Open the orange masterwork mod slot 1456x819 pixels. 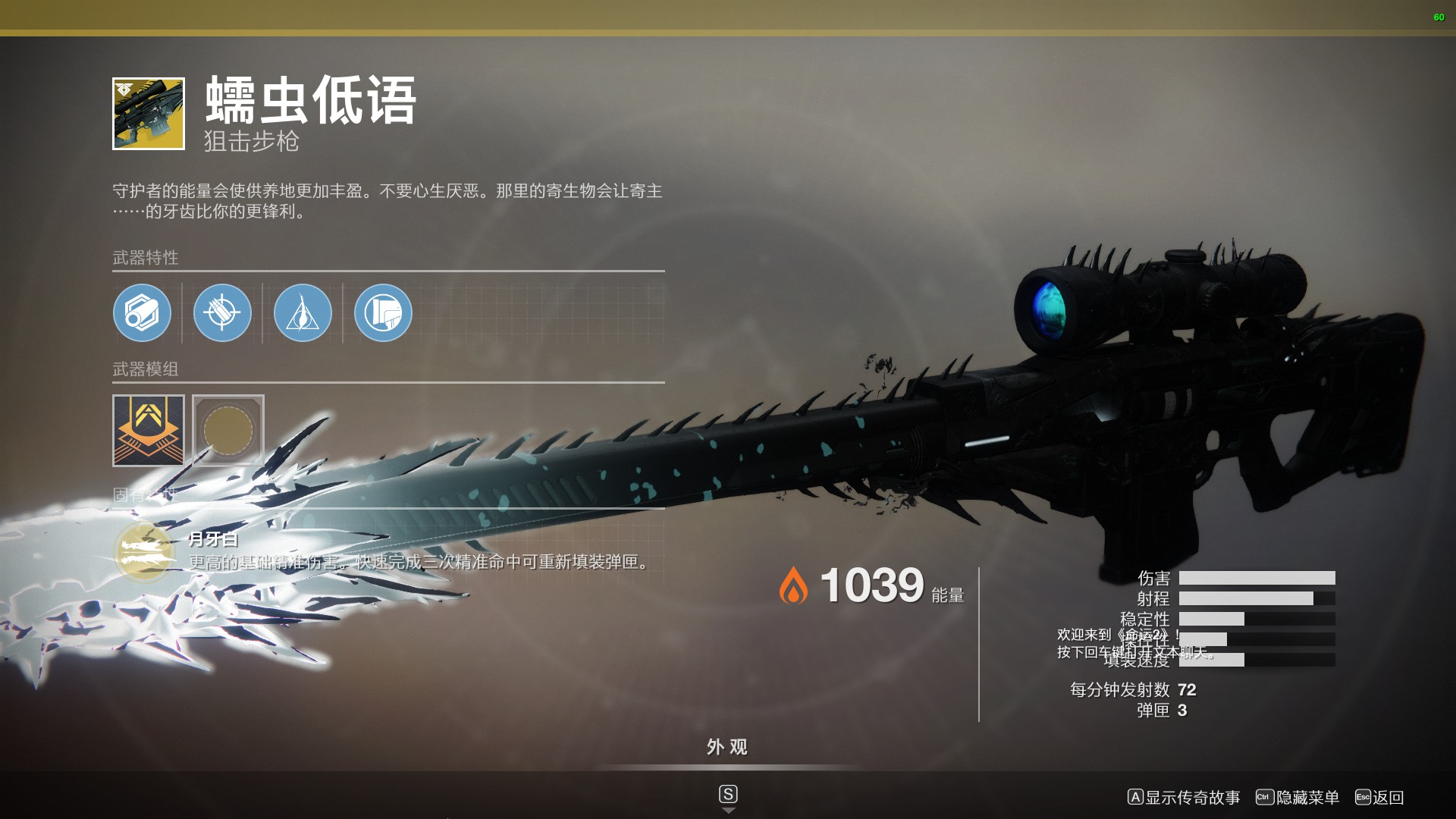149,430
